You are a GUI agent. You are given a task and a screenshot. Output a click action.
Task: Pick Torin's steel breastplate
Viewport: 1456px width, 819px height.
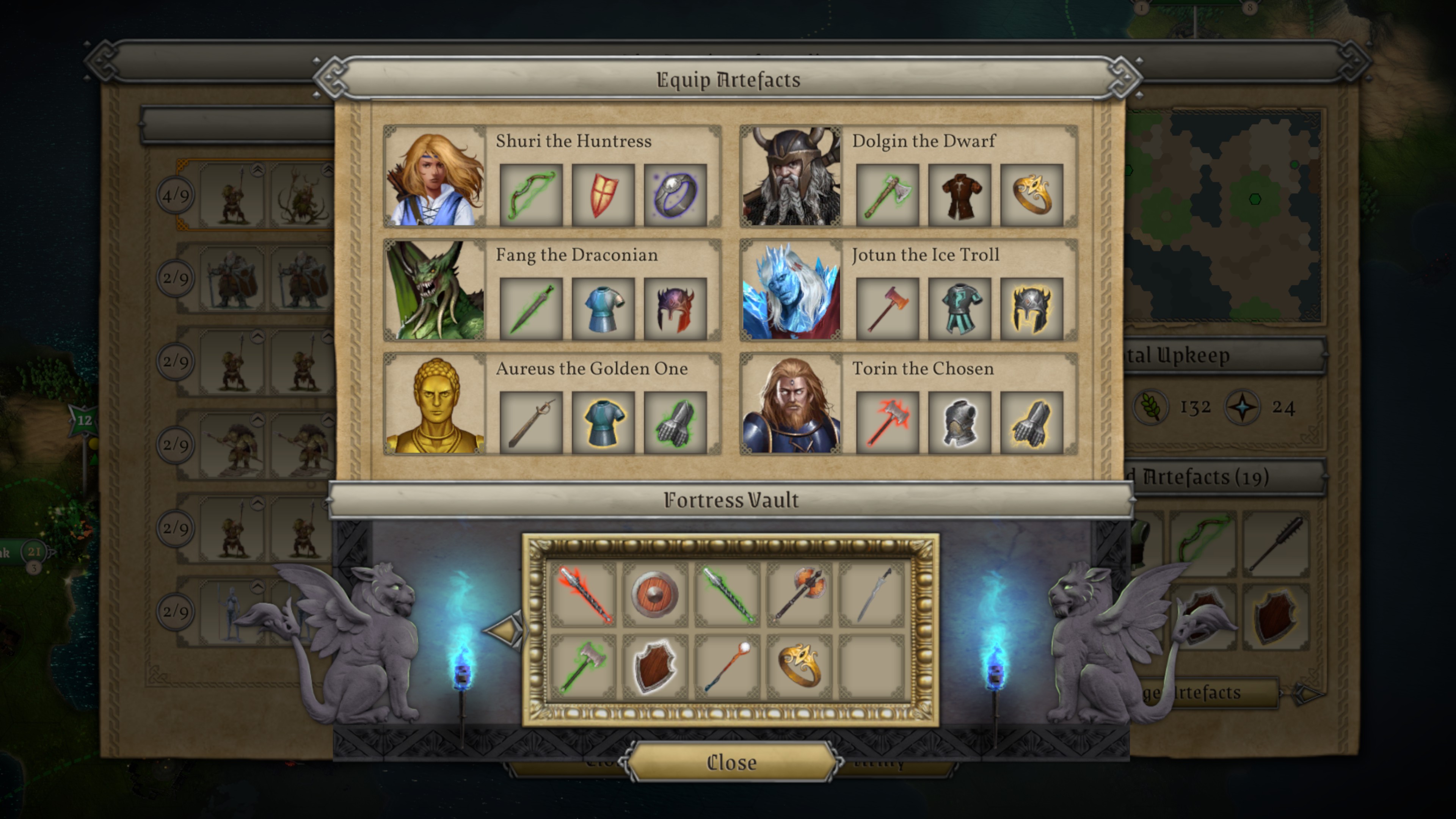(959, 423)
